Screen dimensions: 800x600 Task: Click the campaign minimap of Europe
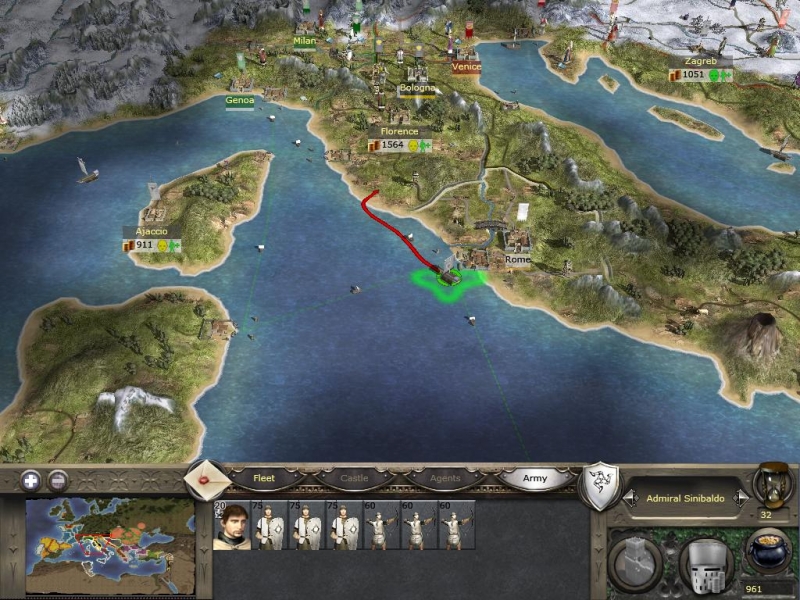click(110, 547)
